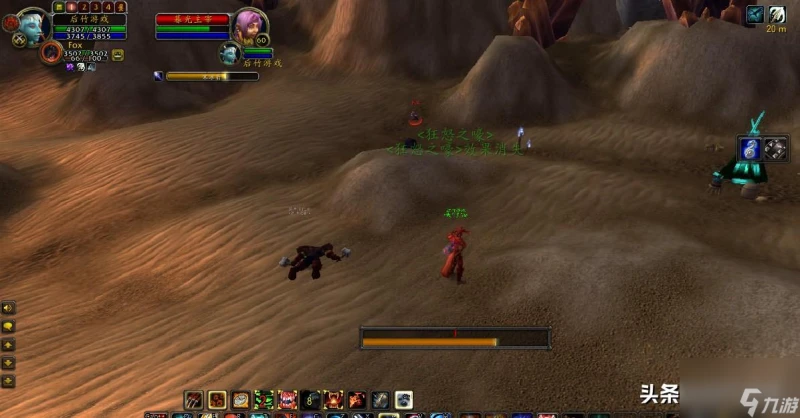Click the purple debuff icon under pet frame
Image resolution: width=800 pixels, height=418 pixels.
coord(70,67)
